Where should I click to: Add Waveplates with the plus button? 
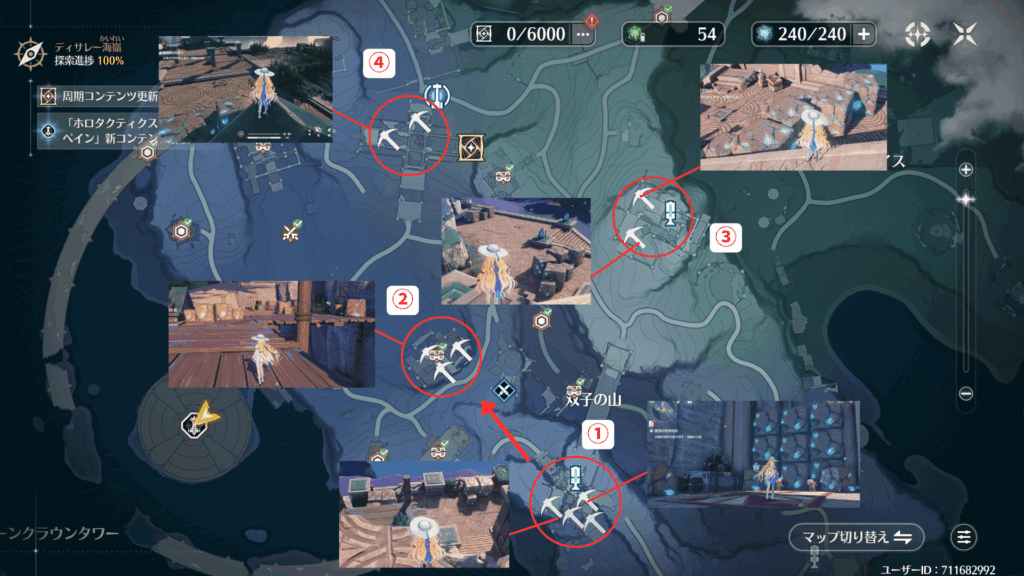pos(862,34)
